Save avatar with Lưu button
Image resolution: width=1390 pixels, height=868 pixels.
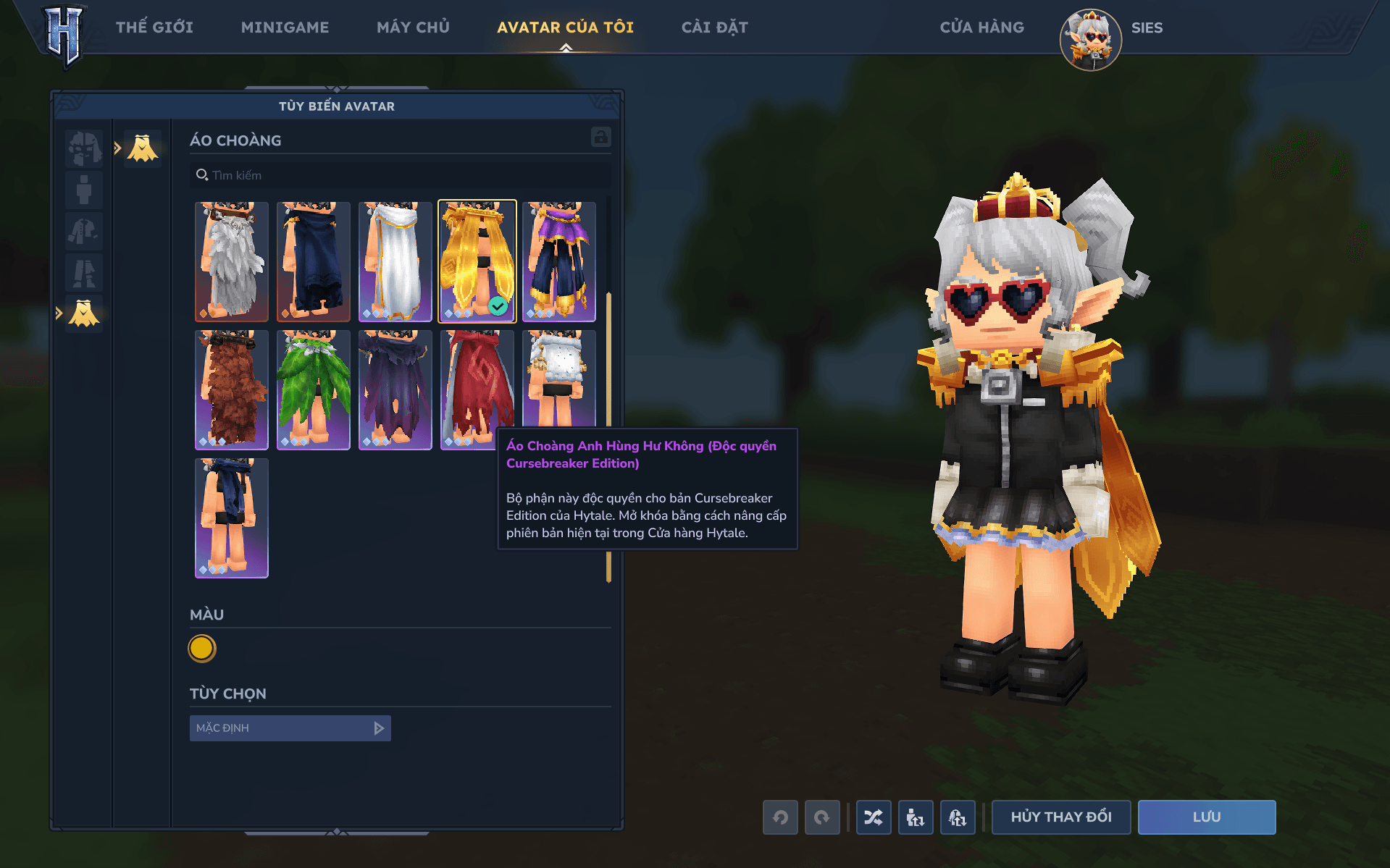coord(1206,817)
